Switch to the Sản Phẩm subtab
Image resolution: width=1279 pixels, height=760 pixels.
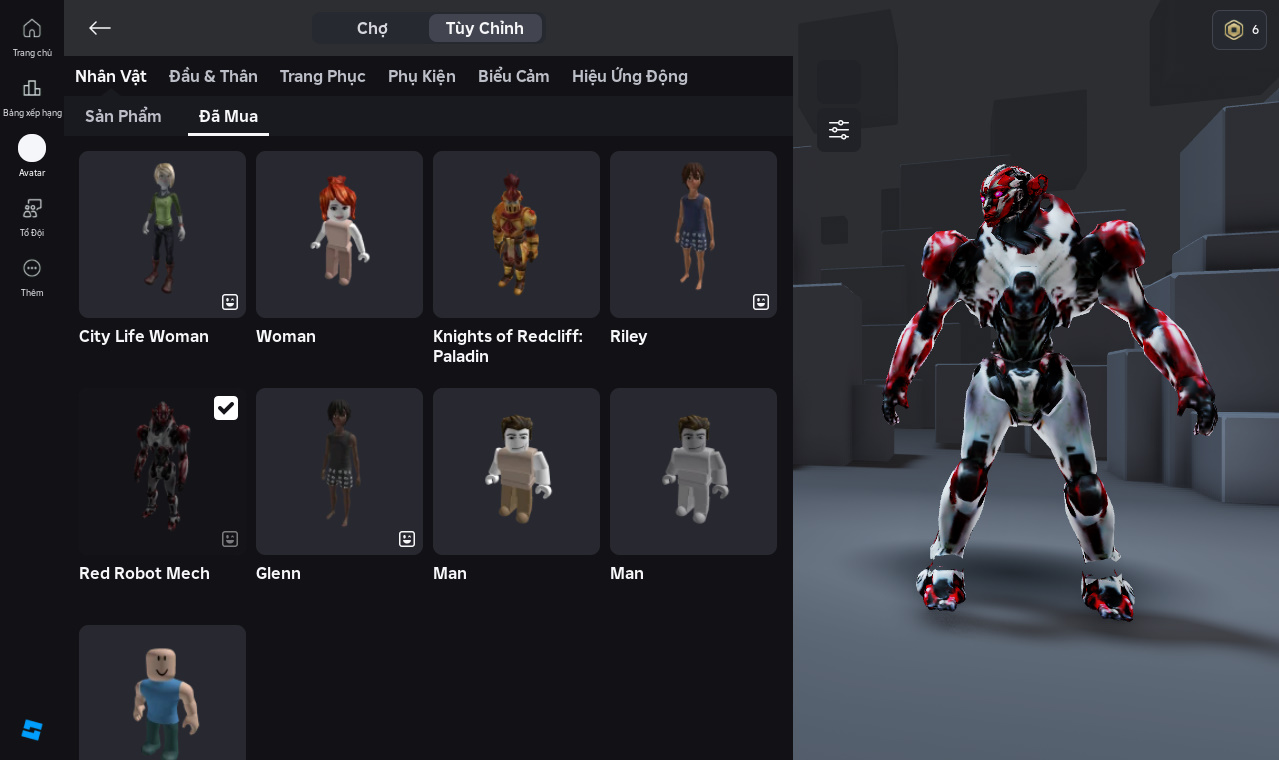(x=123, y=116)
